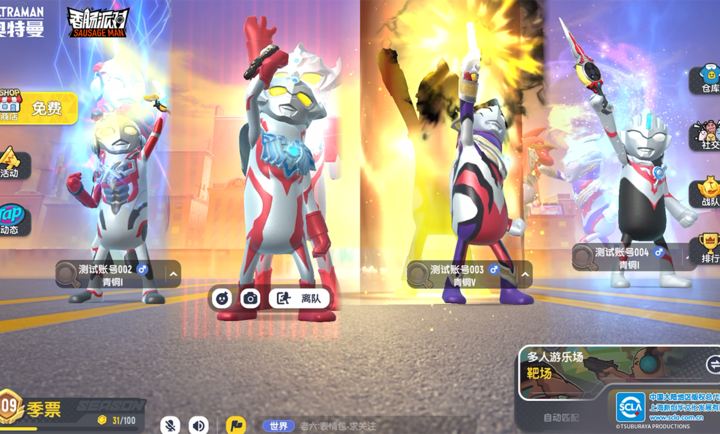The width and height of the screenshot is (720, 434).
Task: Toggle the muted microphone button
Action: pyautogui.click(x=171, y=425)
